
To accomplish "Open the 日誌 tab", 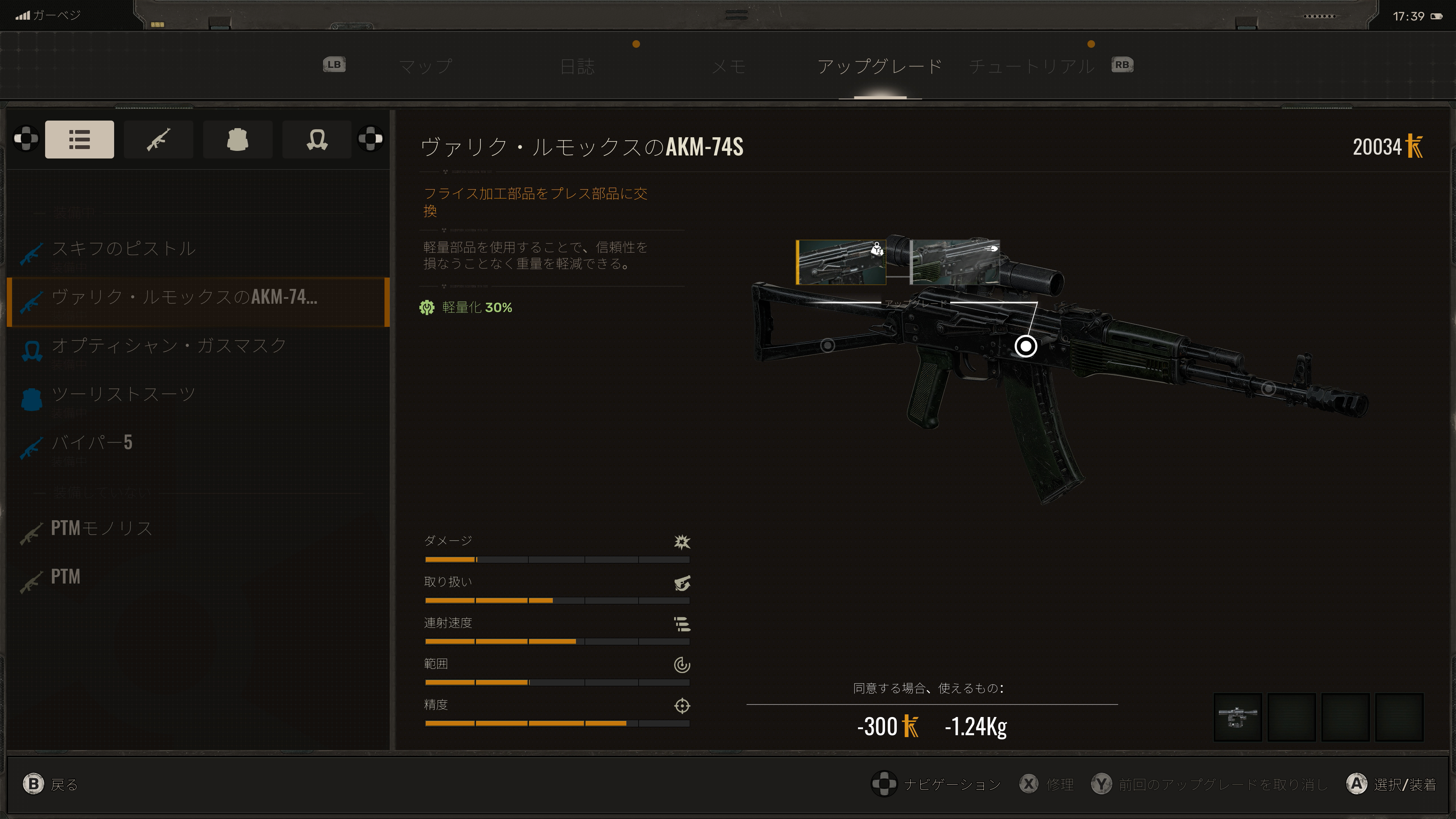I will pyautogui.click(x=579, y=66).
